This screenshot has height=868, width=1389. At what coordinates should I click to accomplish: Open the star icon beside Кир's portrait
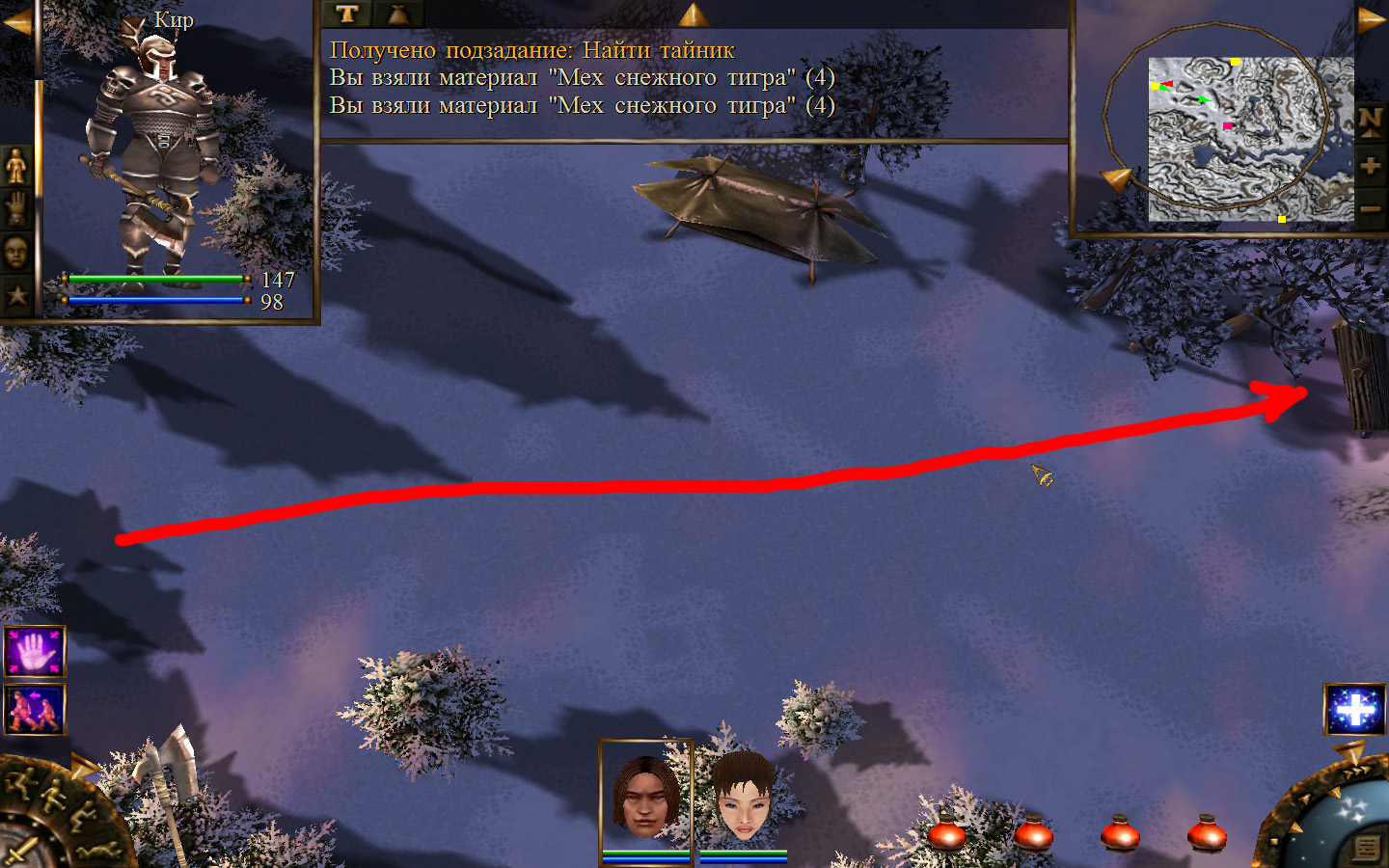(16, 295)
